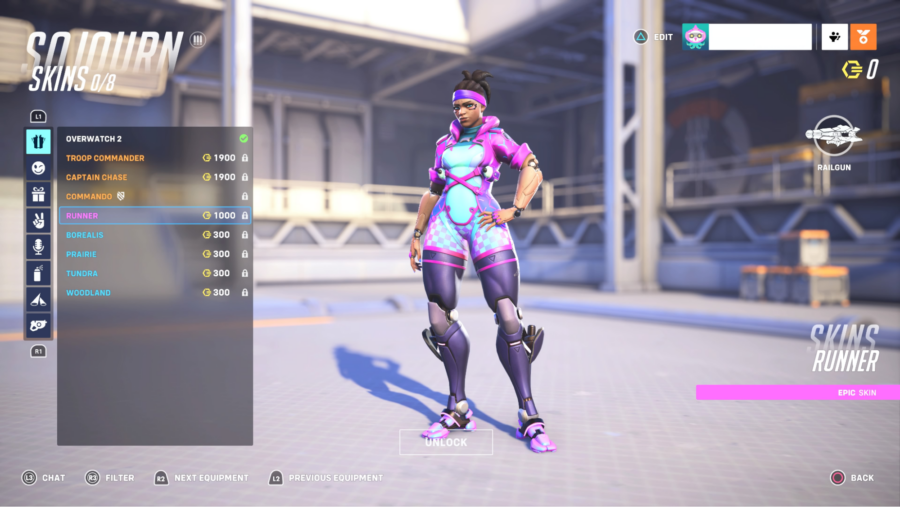Open the Emotes smiley tab
Image resolution: width=900 pixels, height=507 pixels.
38,168
